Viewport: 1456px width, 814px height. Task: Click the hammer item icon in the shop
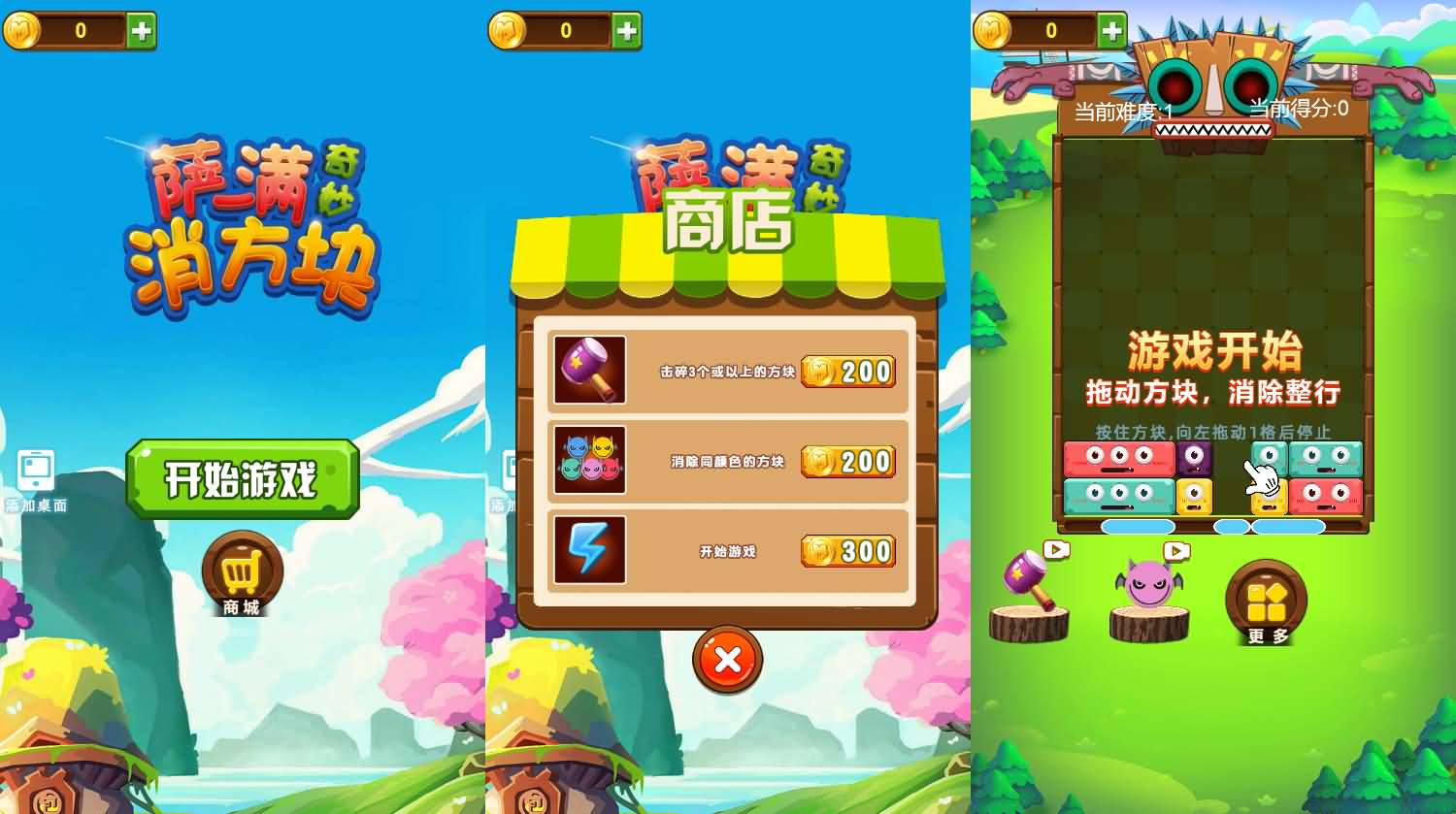coord(589,372)
